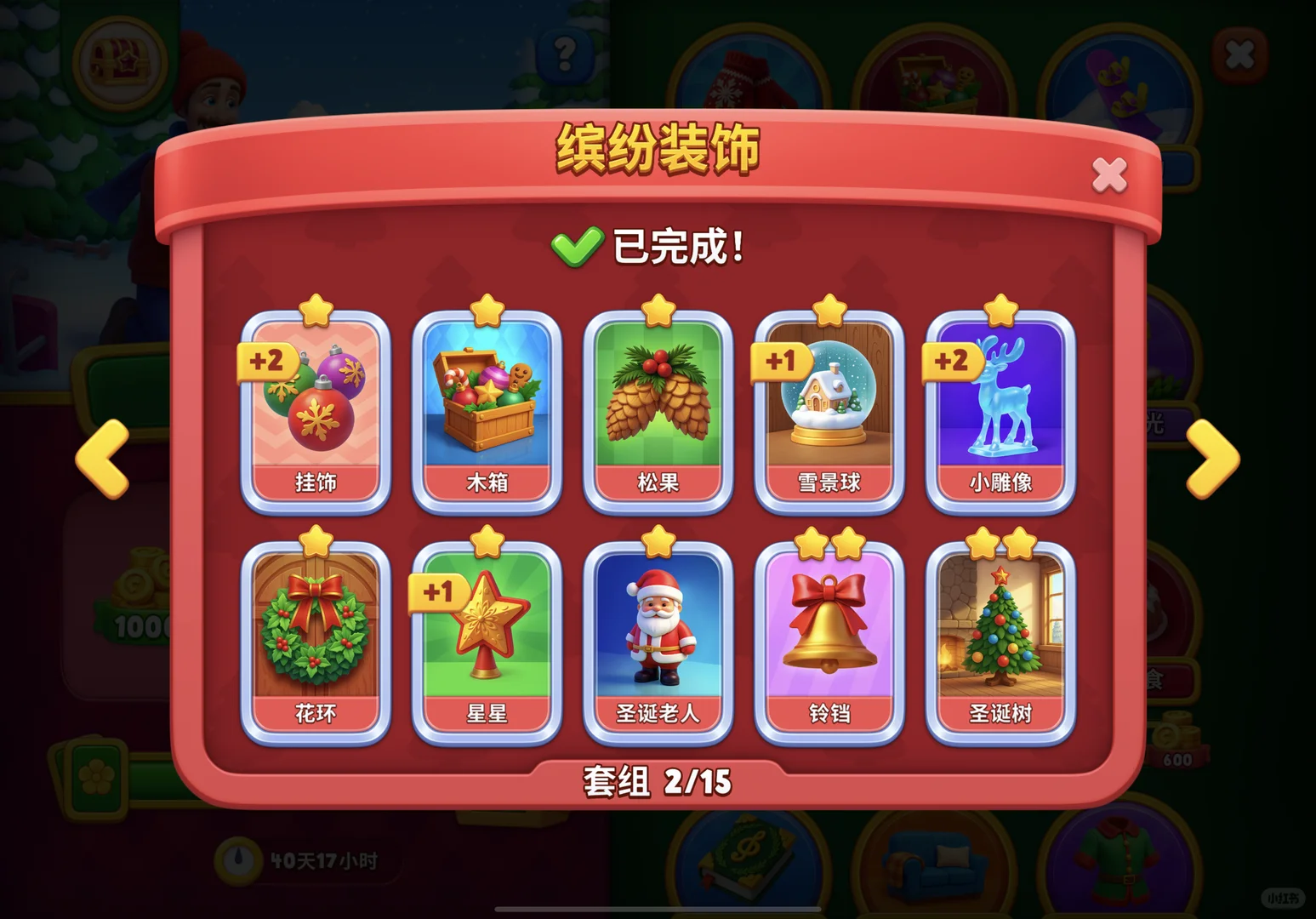Screen dimensions: 1316x919
Task: Tap the 铃铛 golden bell card
Action: pos(829,638)
